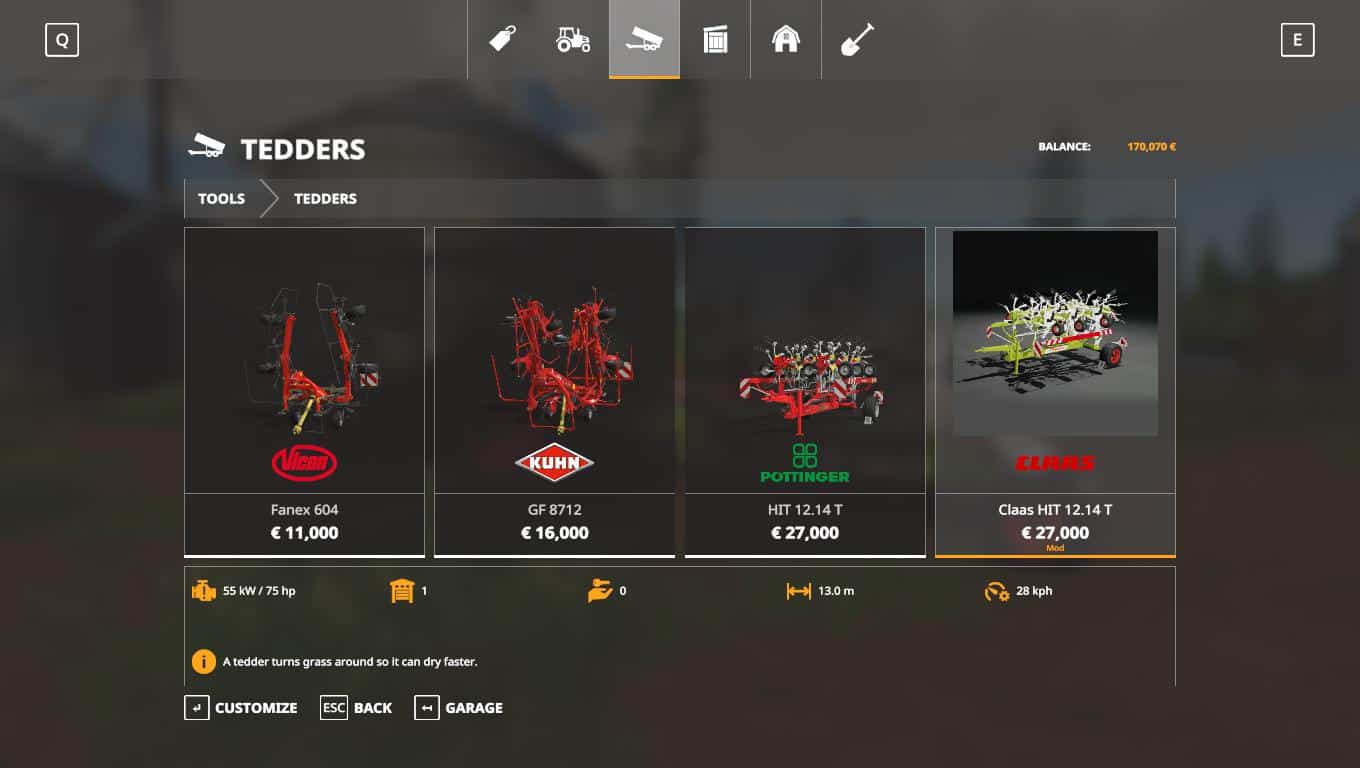Switch to the barn buildings tab

tap(786, 40)
